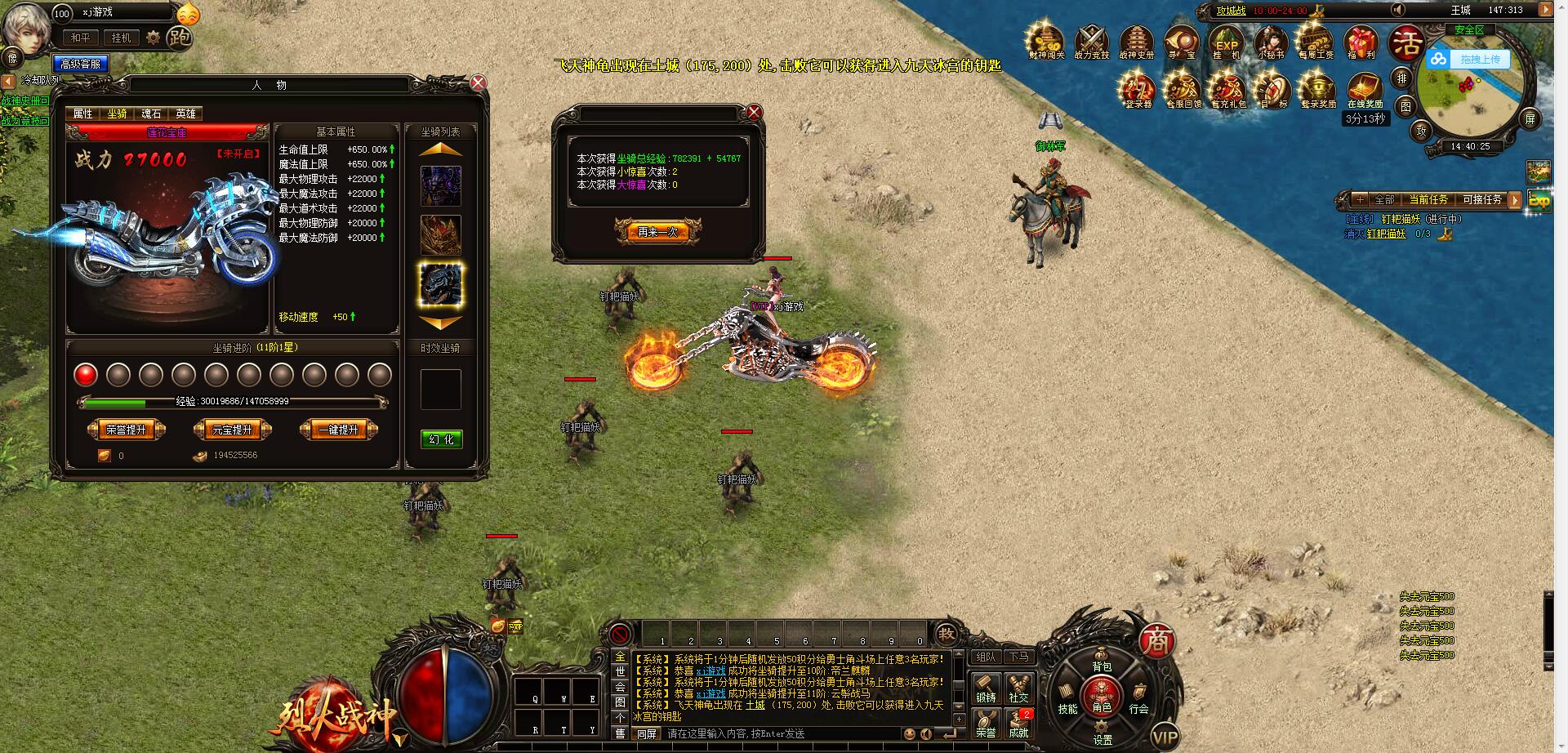The width and height of the screenshot is (1568, 753).
Task: Use the 元宝提升 ingot upgrade button
Action: click(x=232, y=430)
